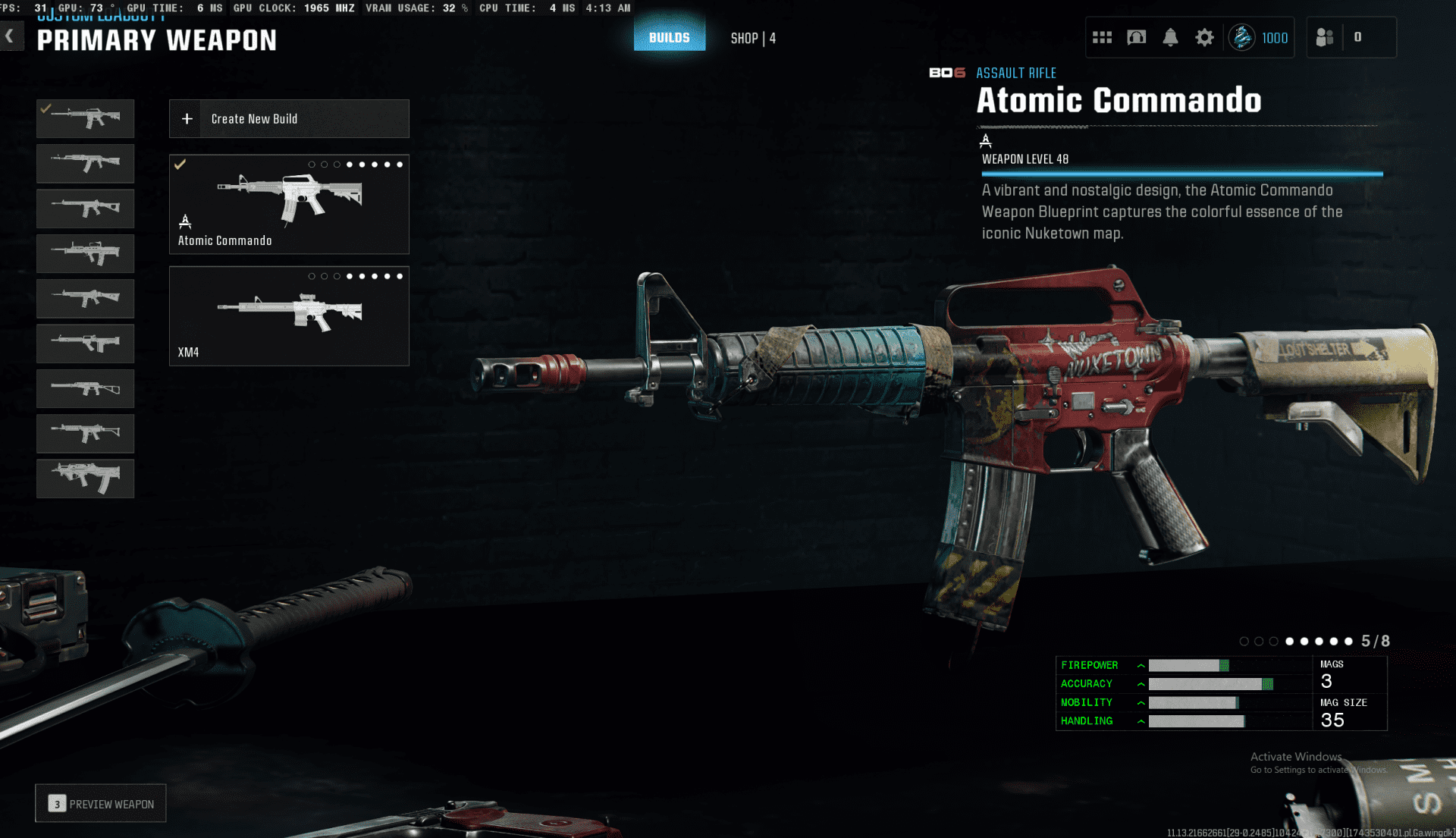Open the Shop tab
Viewport: 1456px width, 838px height.
point(752,38)
